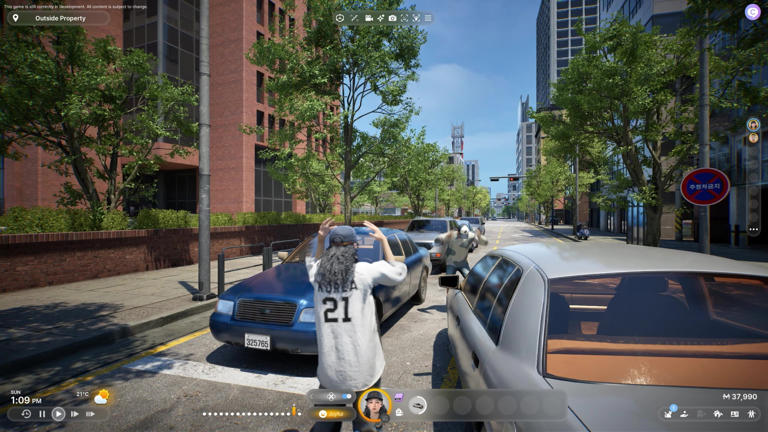768x432 pixels.
Task: Open the purple profile icon at top right
Action: click(752, 12)
